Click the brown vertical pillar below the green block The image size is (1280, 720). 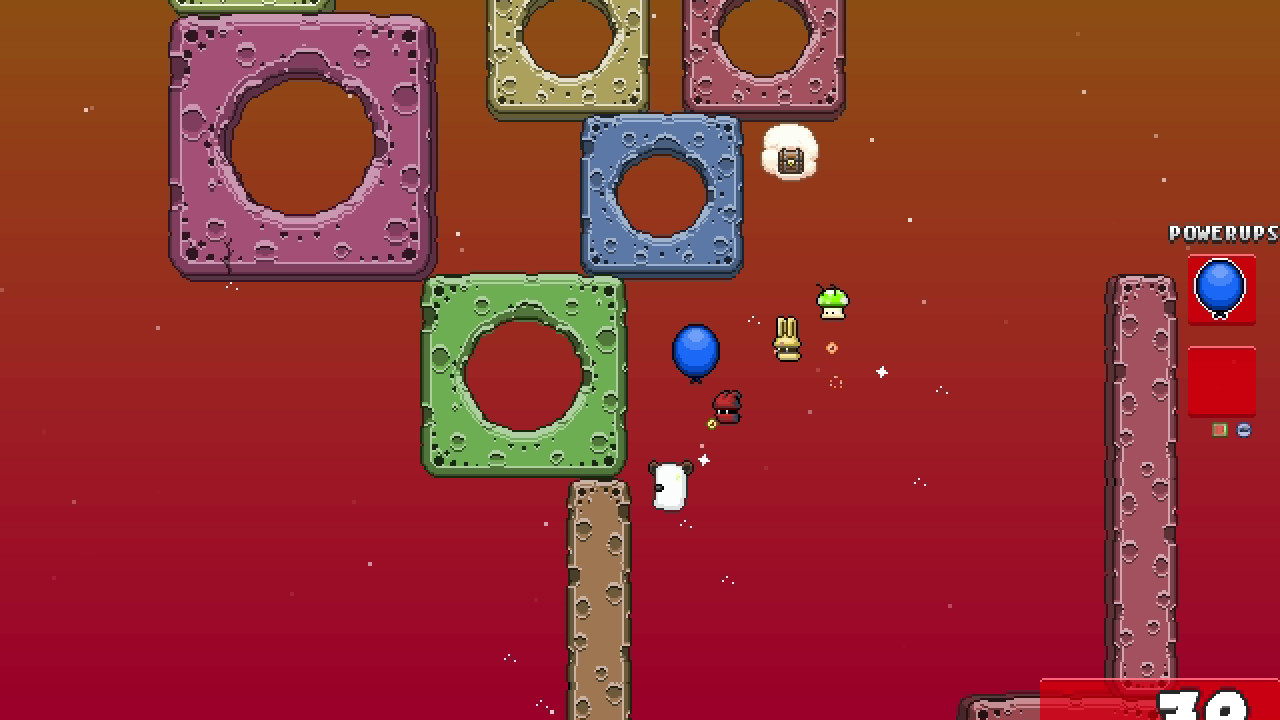(598, 600)
